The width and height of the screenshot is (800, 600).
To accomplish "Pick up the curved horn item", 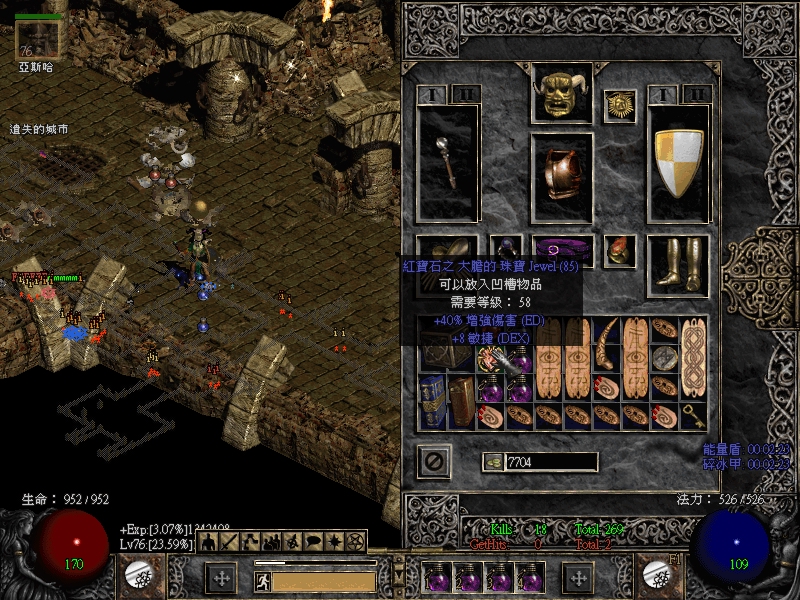I will tap(606, 343).
